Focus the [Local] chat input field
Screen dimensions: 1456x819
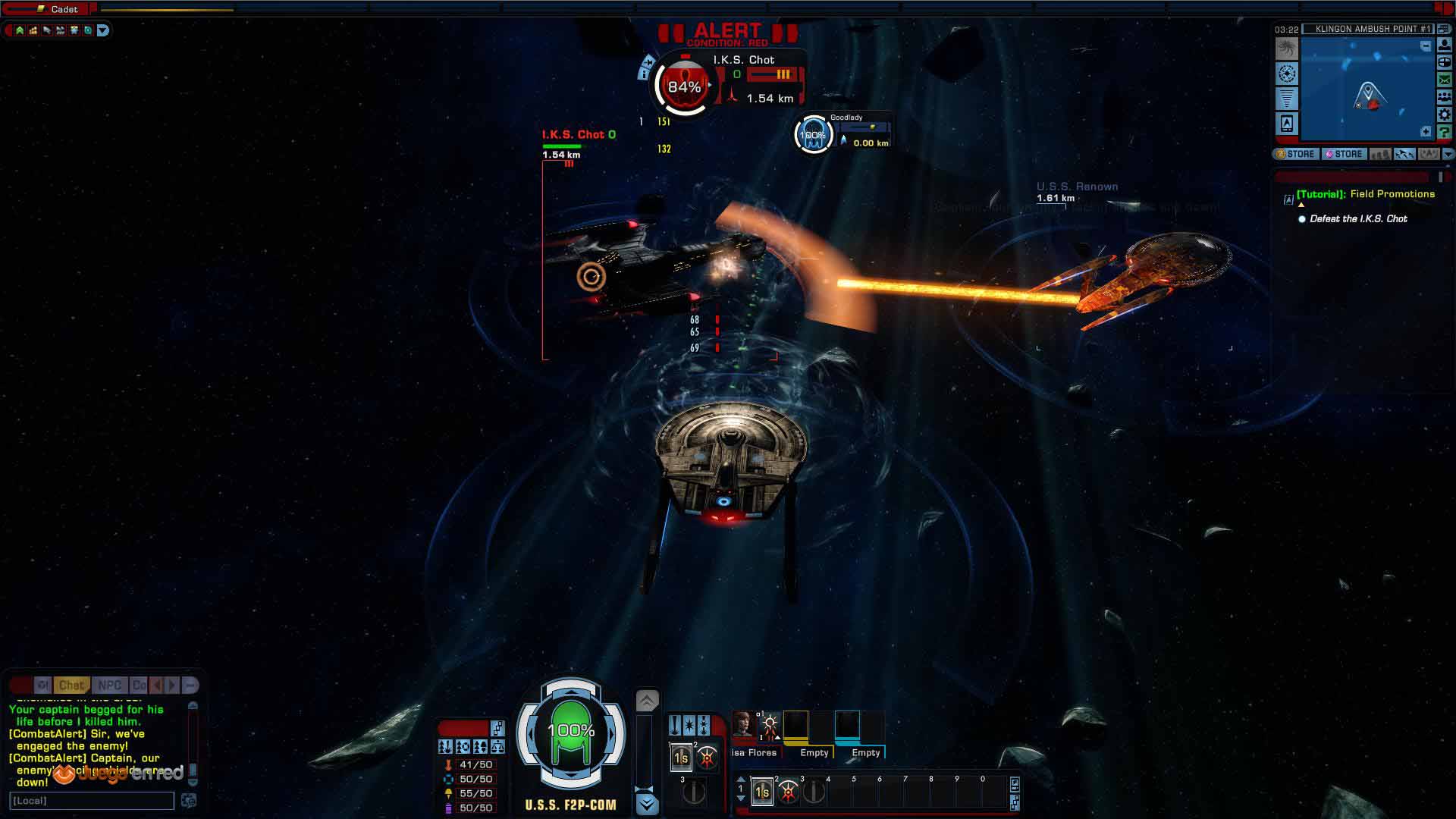tap(91, 801)
